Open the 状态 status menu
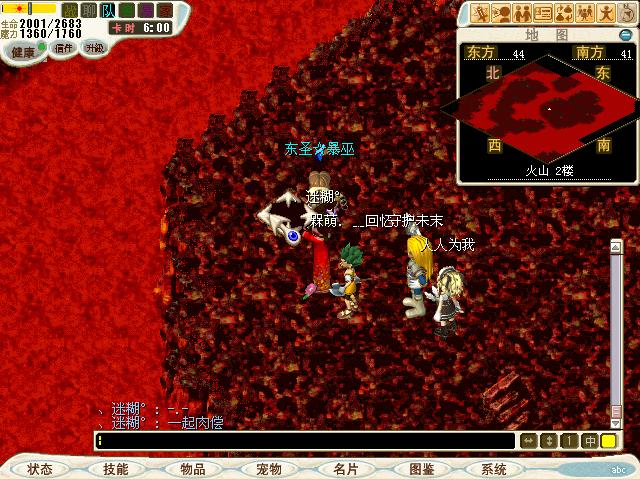This screenshot has width=640, height=480. pos(40,469)
